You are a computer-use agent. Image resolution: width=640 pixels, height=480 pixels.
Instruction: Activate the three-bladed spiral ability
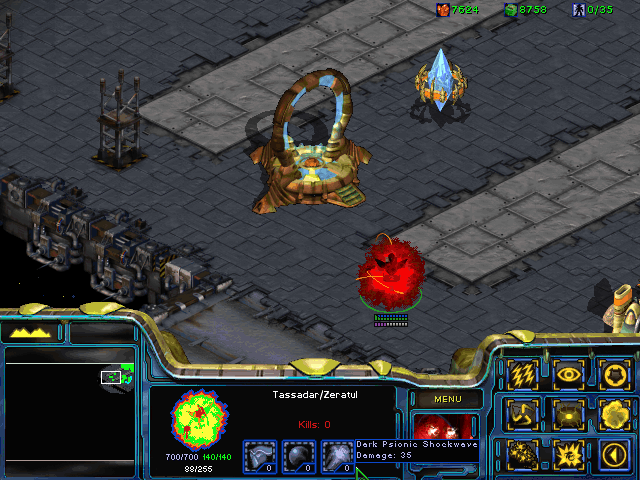tap(523, 414)
